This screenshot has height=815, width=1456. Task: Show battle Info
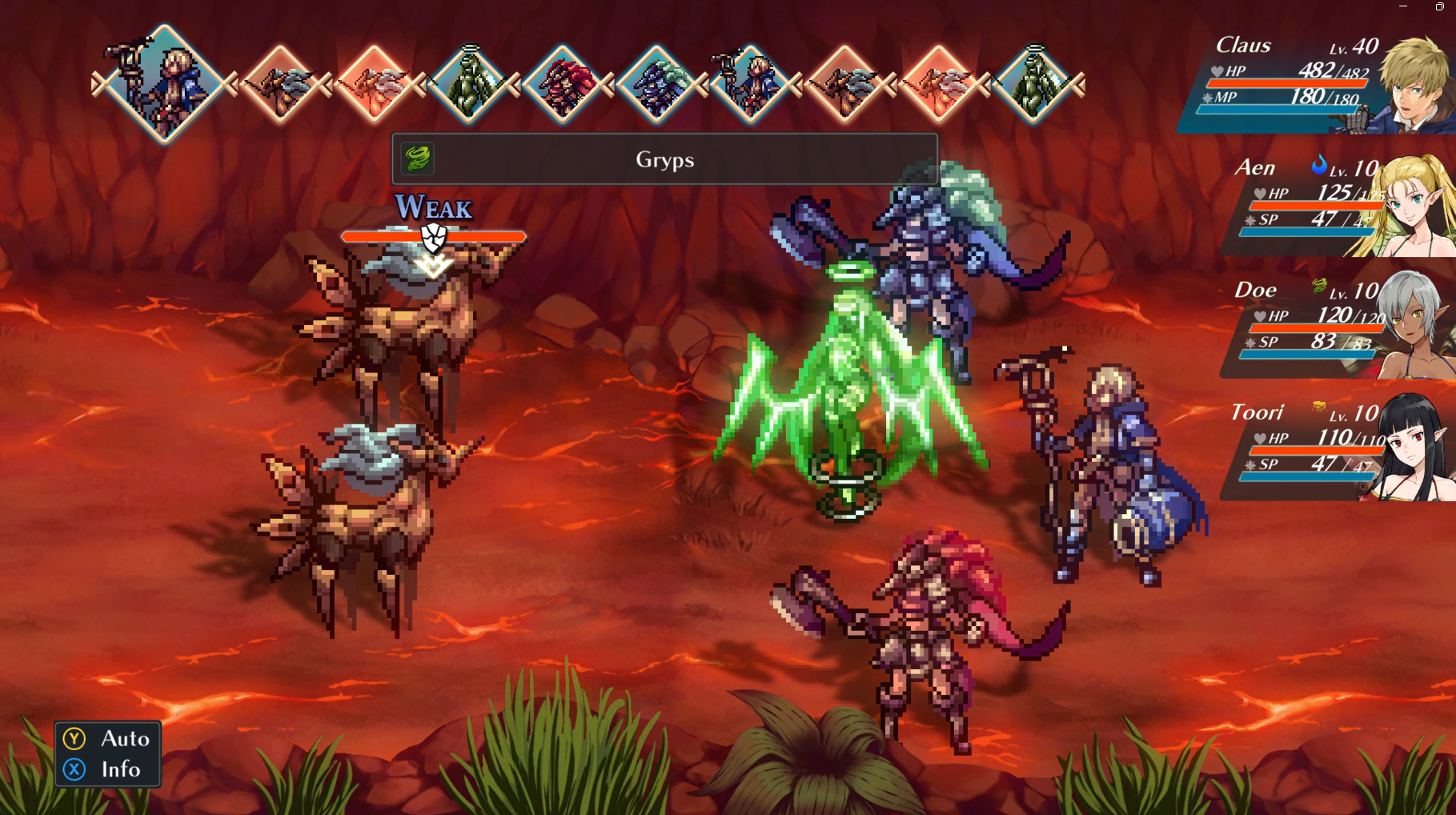(107, 769)
